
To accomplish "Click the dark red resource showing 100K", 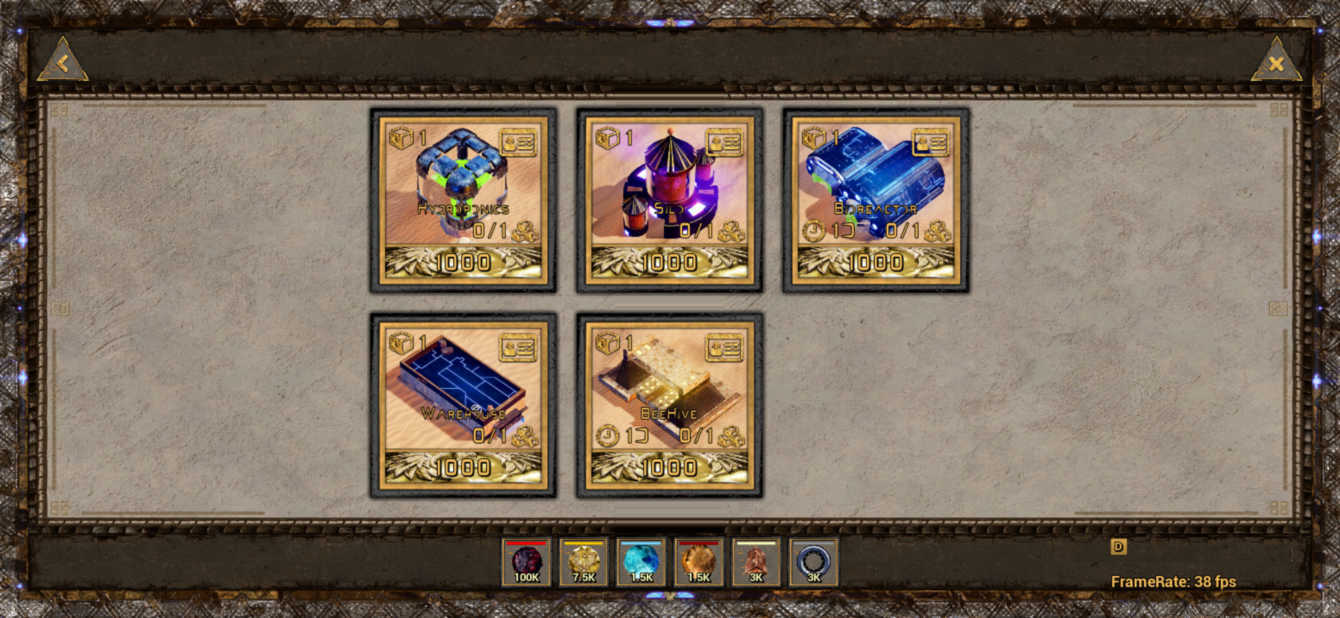I will 526,562.
